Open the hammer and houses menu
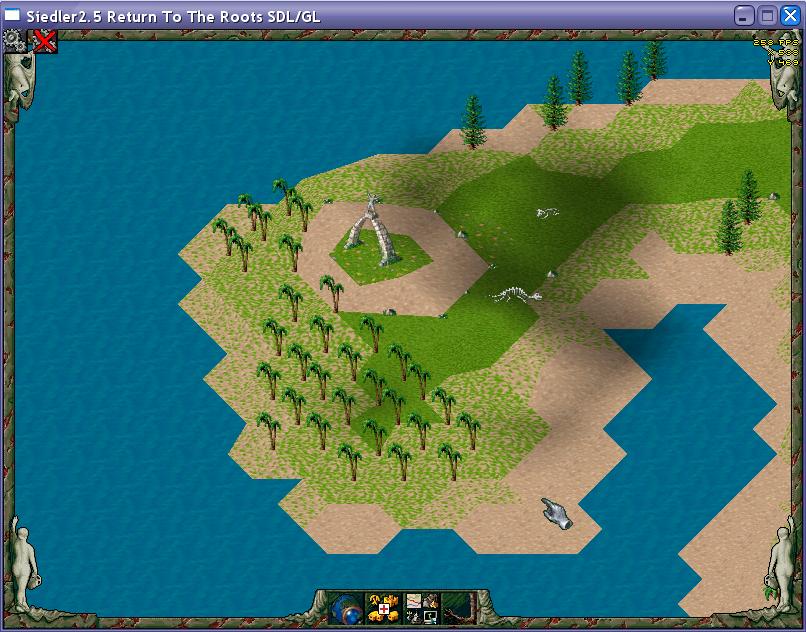Viewport: 806px width, 632px height. click(382, 607)
